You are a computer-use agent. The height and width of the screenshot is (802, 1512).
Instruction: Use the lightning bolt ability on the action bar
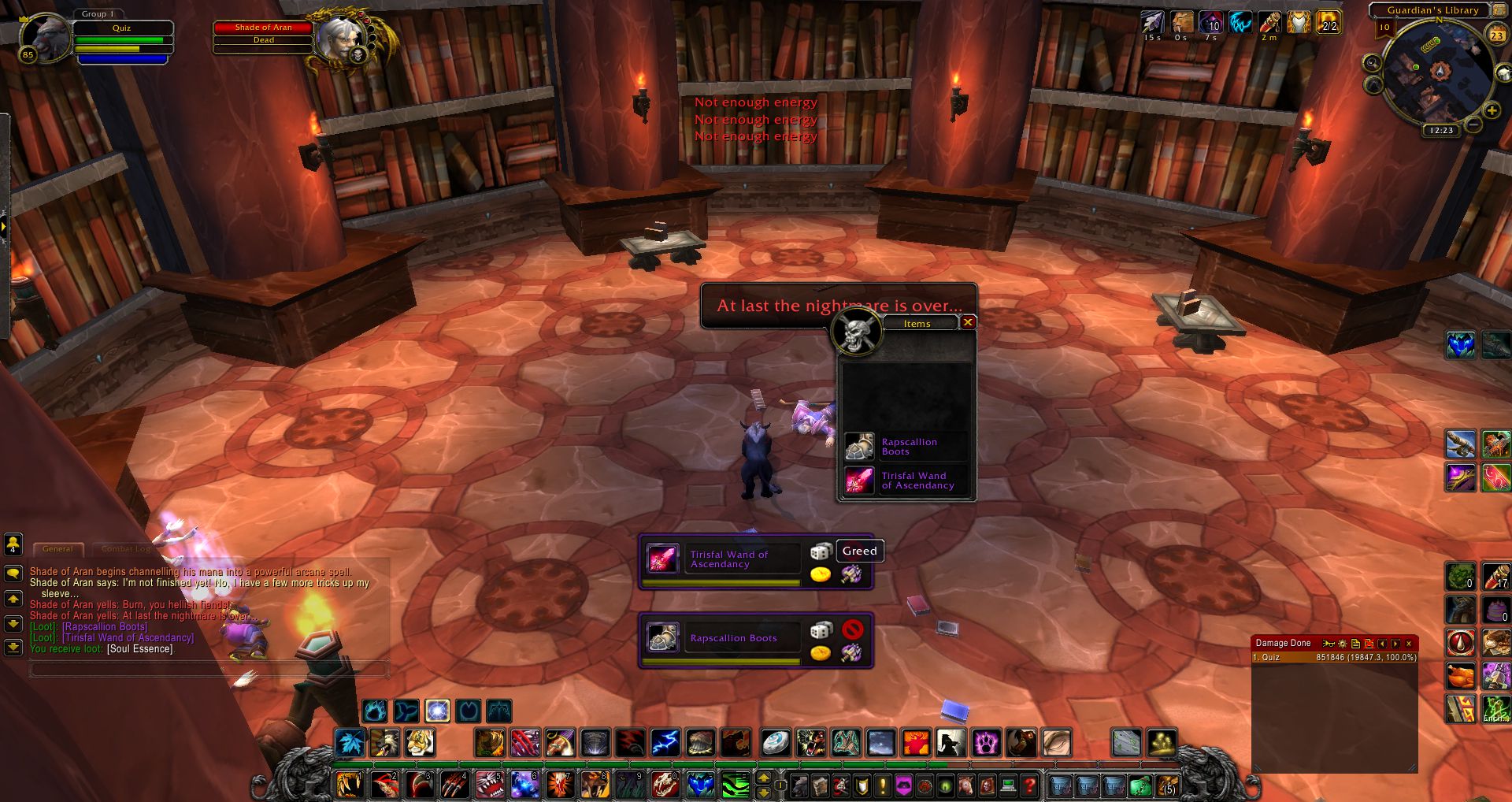(665, 742)
